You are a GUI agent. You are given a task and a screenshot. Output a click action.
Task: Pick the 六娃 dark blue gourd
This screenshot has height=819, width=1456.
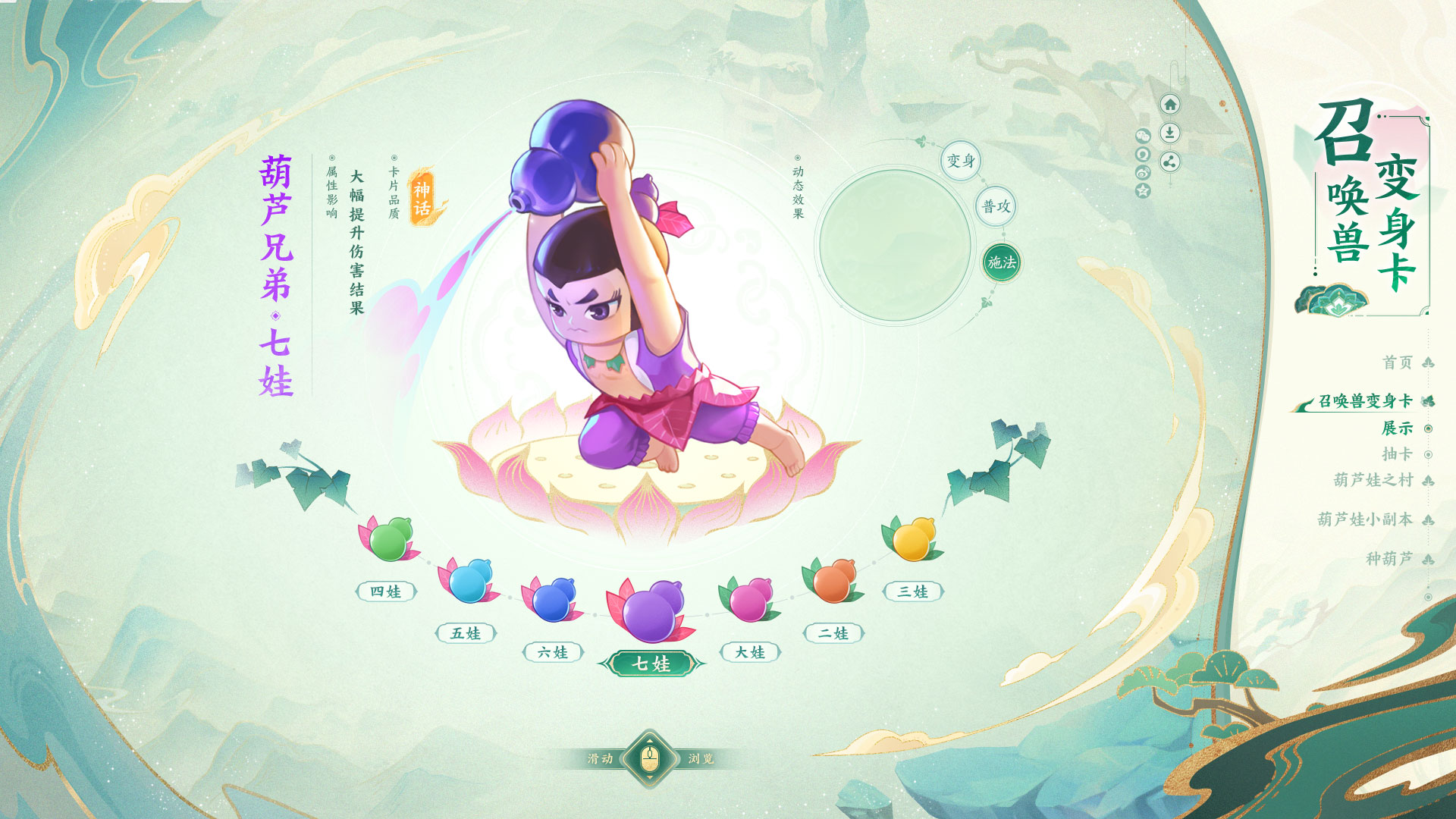tap(554, 600)
